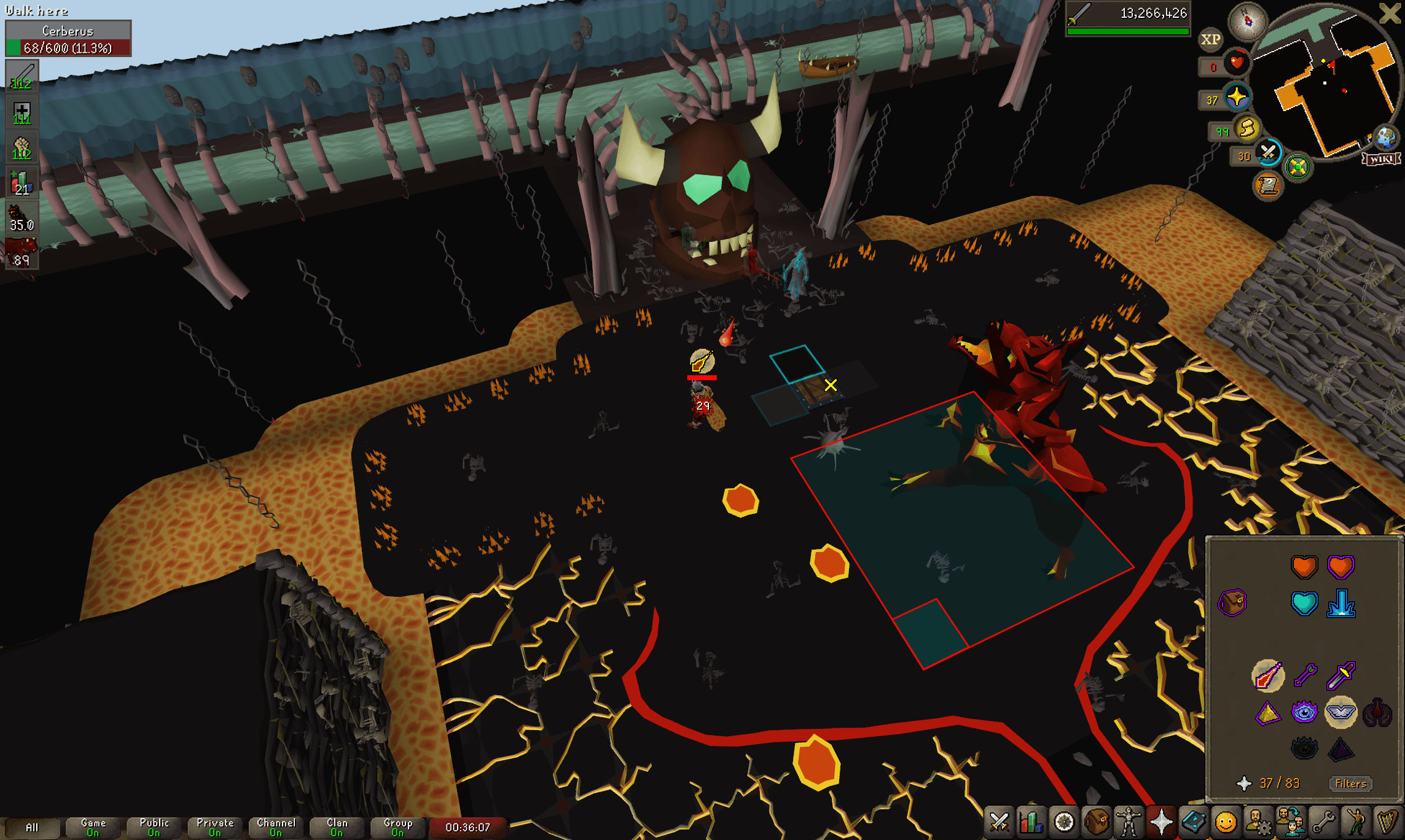Viewport: 1405px width, 840px height.
Task: Click the Filters button in the prayer panel
Action: [1350, 784]
